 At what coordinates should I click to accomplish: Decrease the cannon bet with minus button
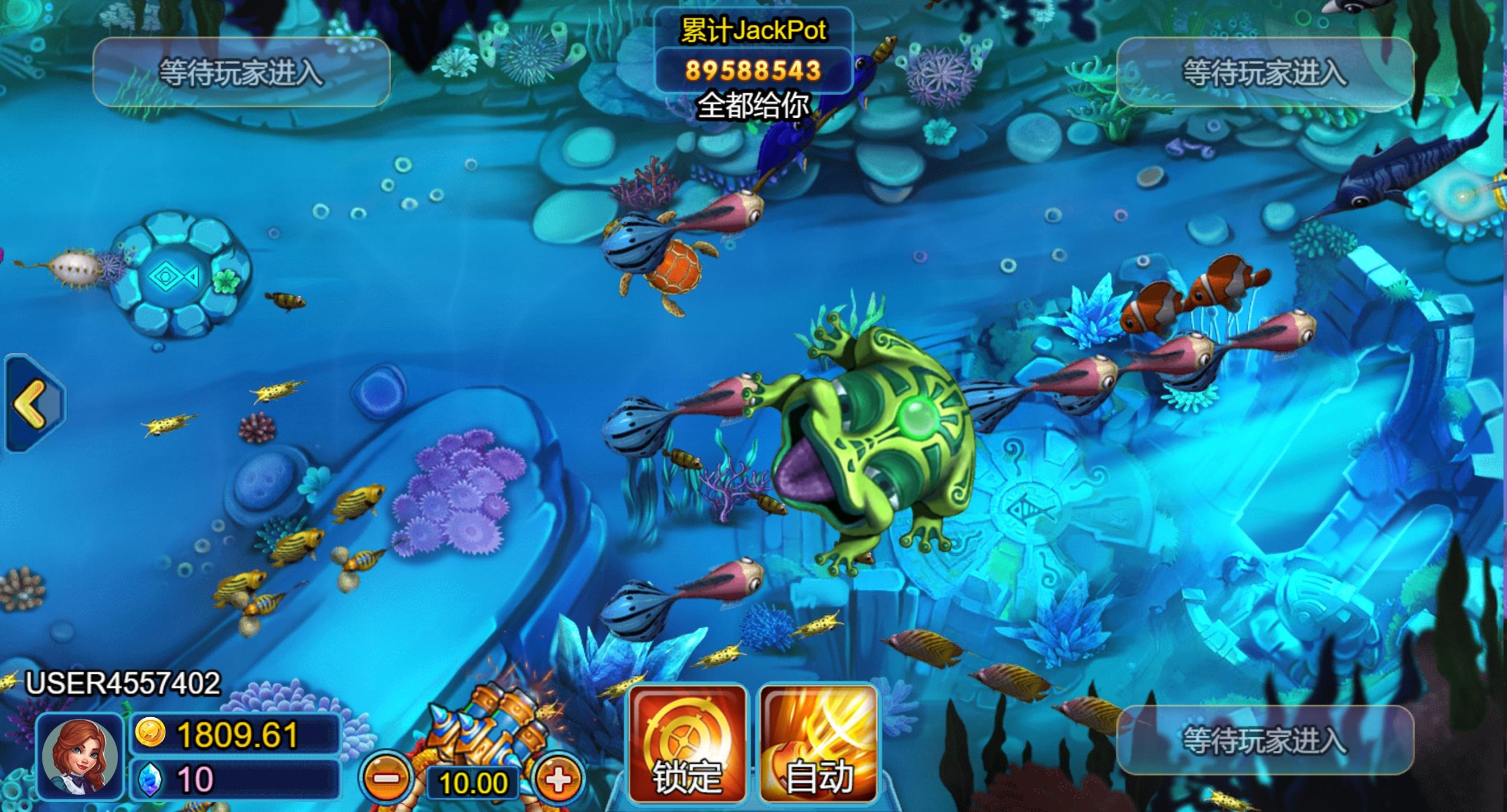click(x=386, y=779)
